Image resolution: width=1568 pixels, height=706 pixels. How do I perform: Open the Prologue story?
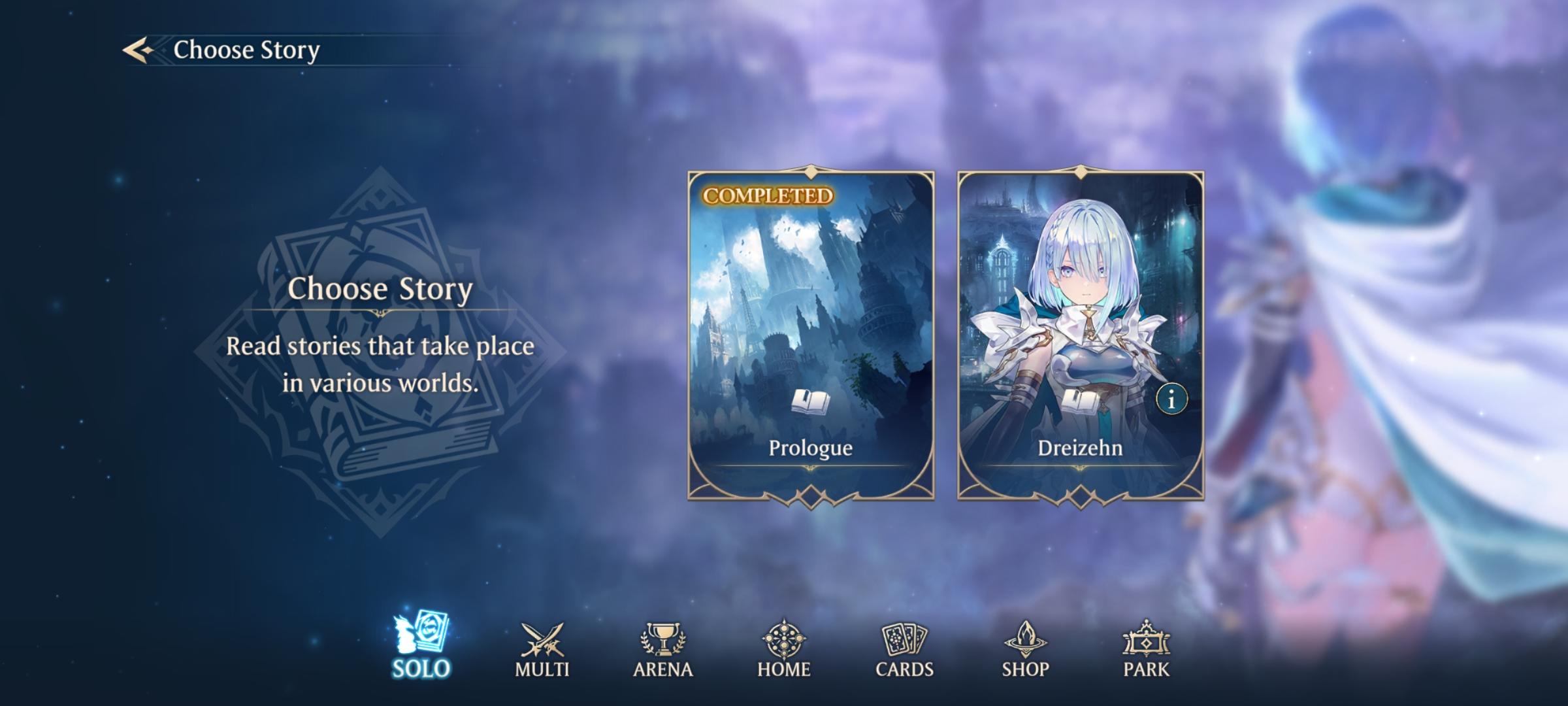[x=810, y=333]
